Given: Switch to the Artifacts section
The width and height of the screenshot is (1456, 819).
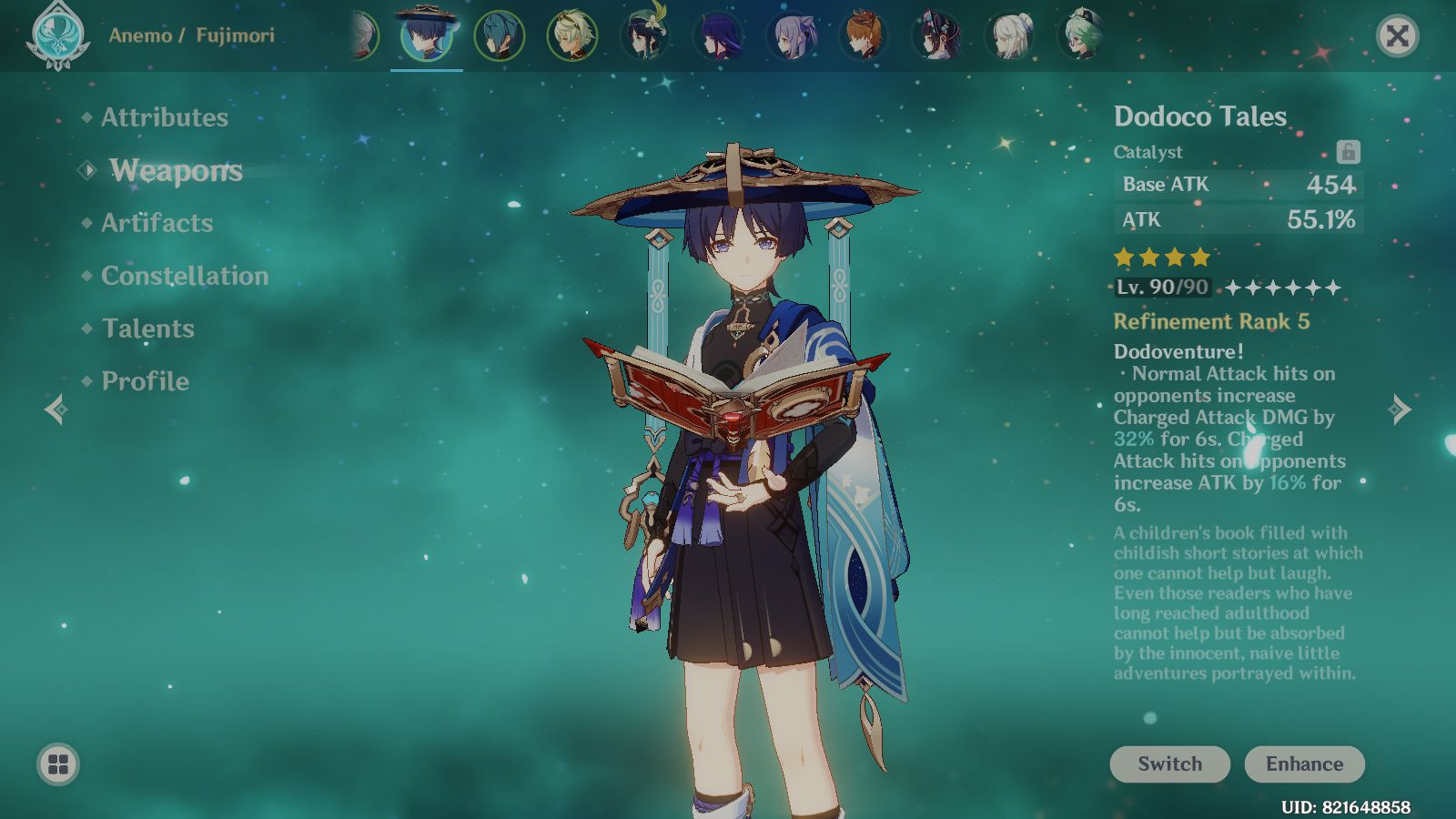Looking at the screenshot, I should [x=157, y=223].
